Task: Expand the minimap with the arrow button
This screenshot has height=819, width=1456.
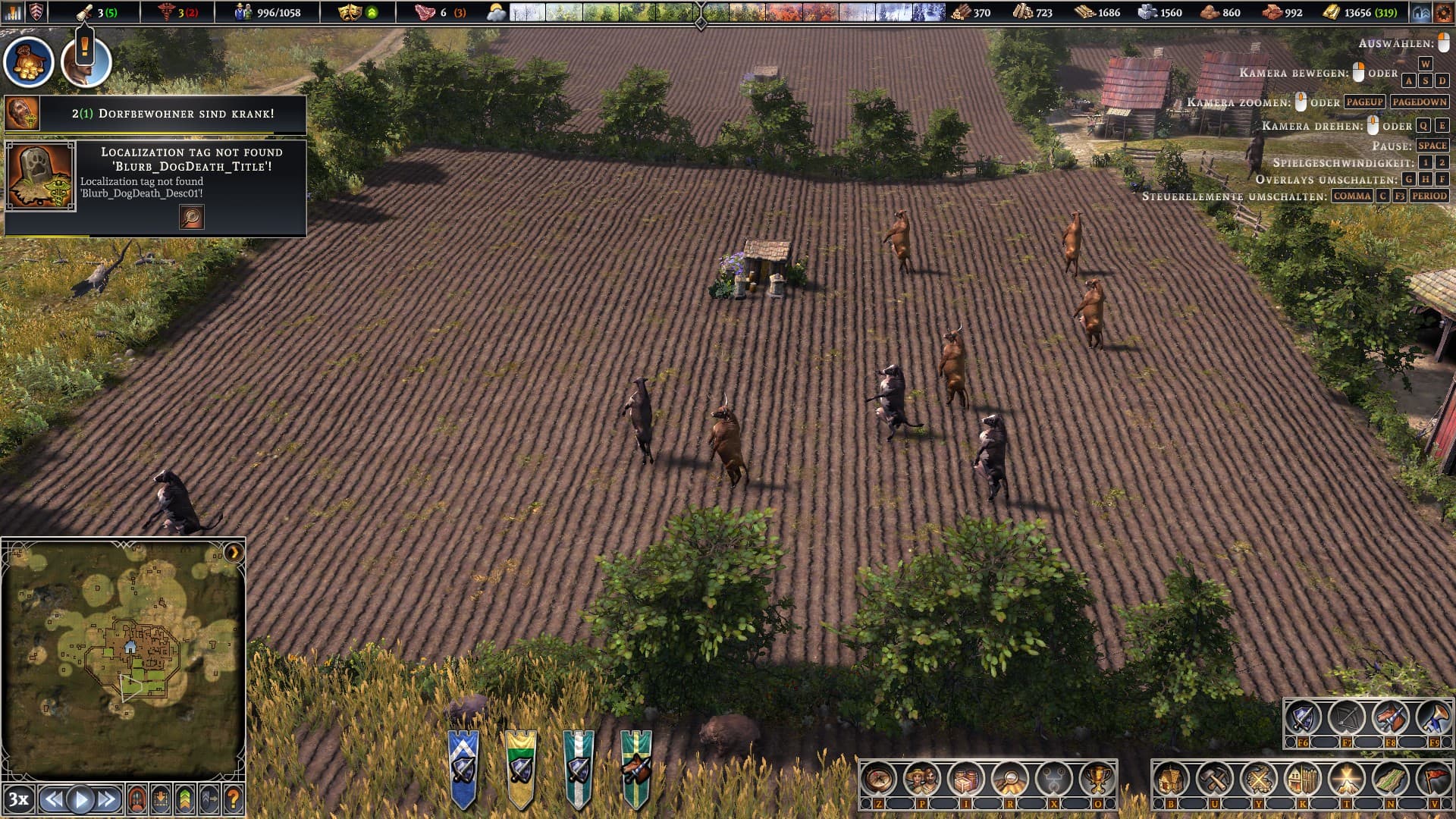Action: [234, 551]
